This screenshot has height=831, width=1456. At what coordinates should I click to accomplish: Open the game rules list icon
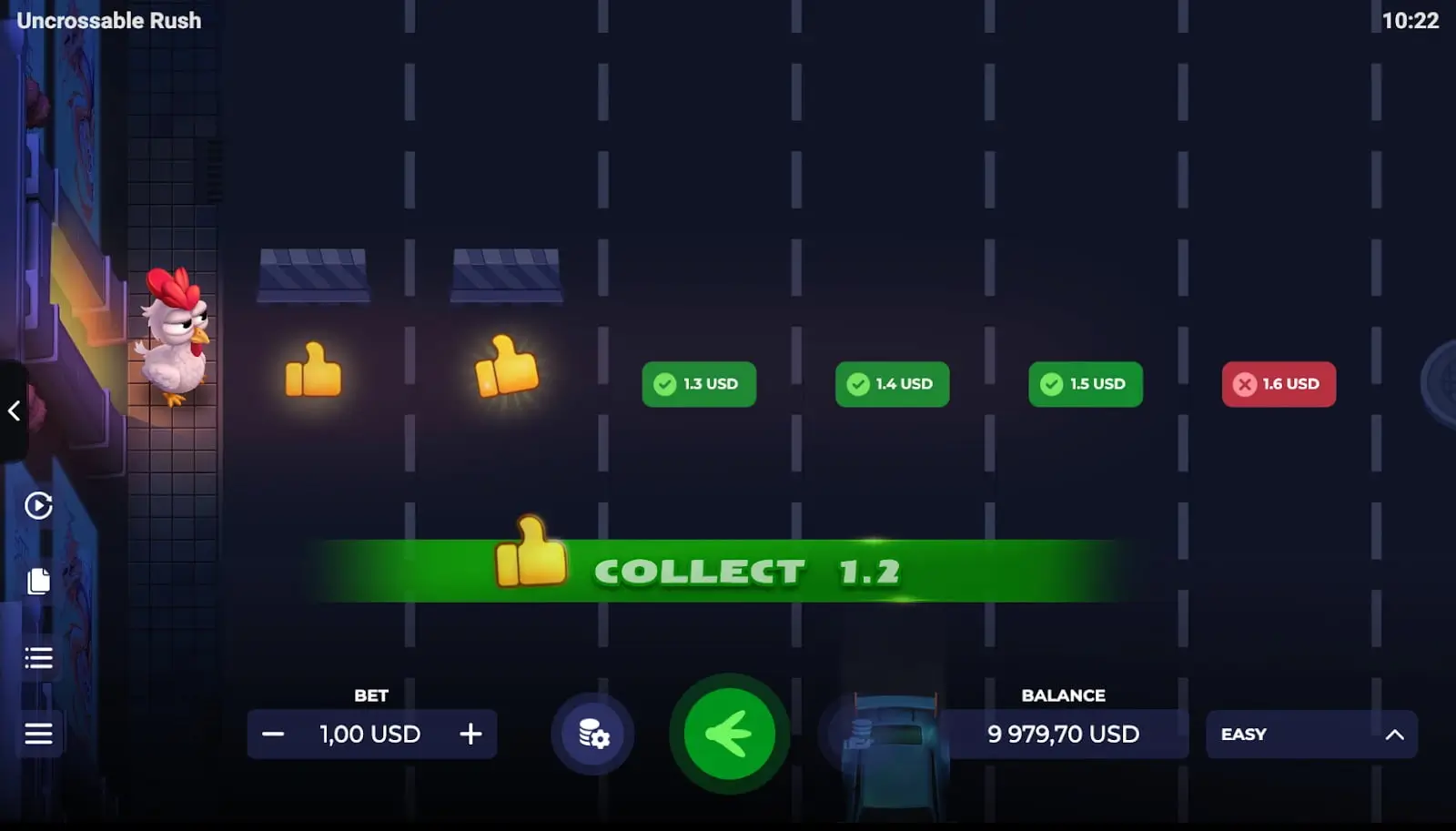click(38, 657)
